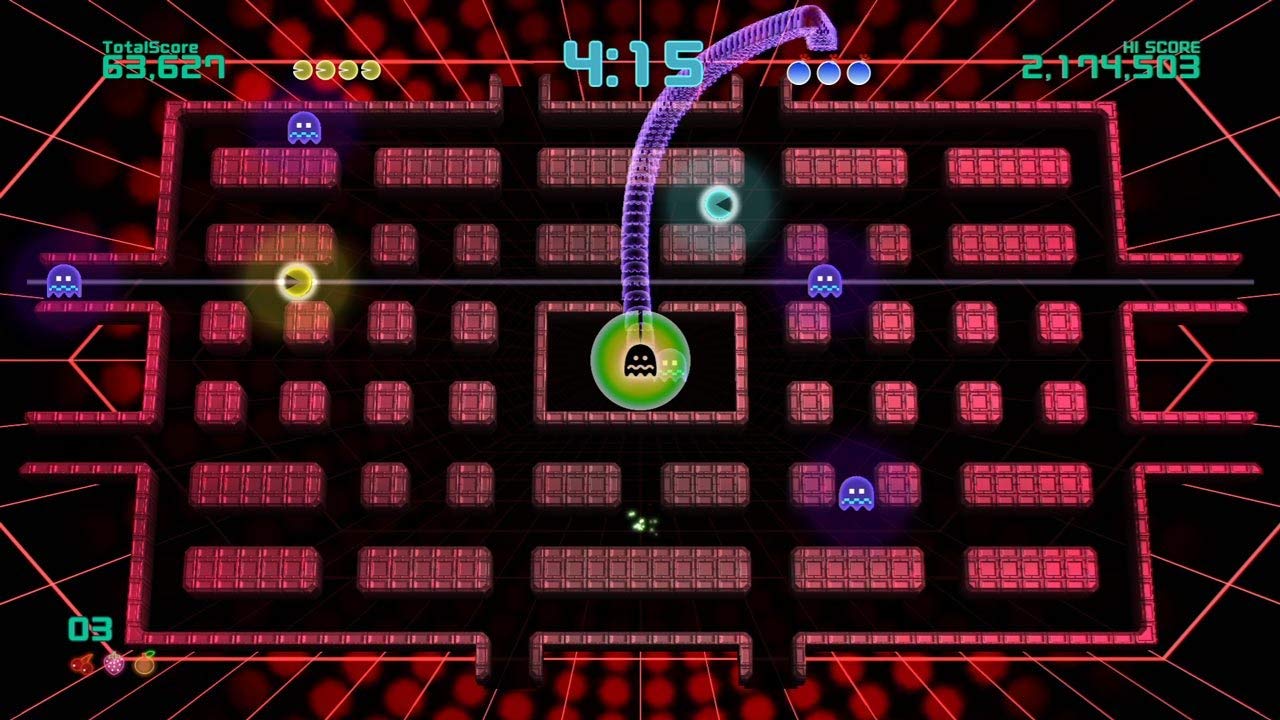This screenshot has height=720, width=1280.
Task: Select the orange fruit icon at bottom left
Action: pyautogui.click(x=144, y=665)
